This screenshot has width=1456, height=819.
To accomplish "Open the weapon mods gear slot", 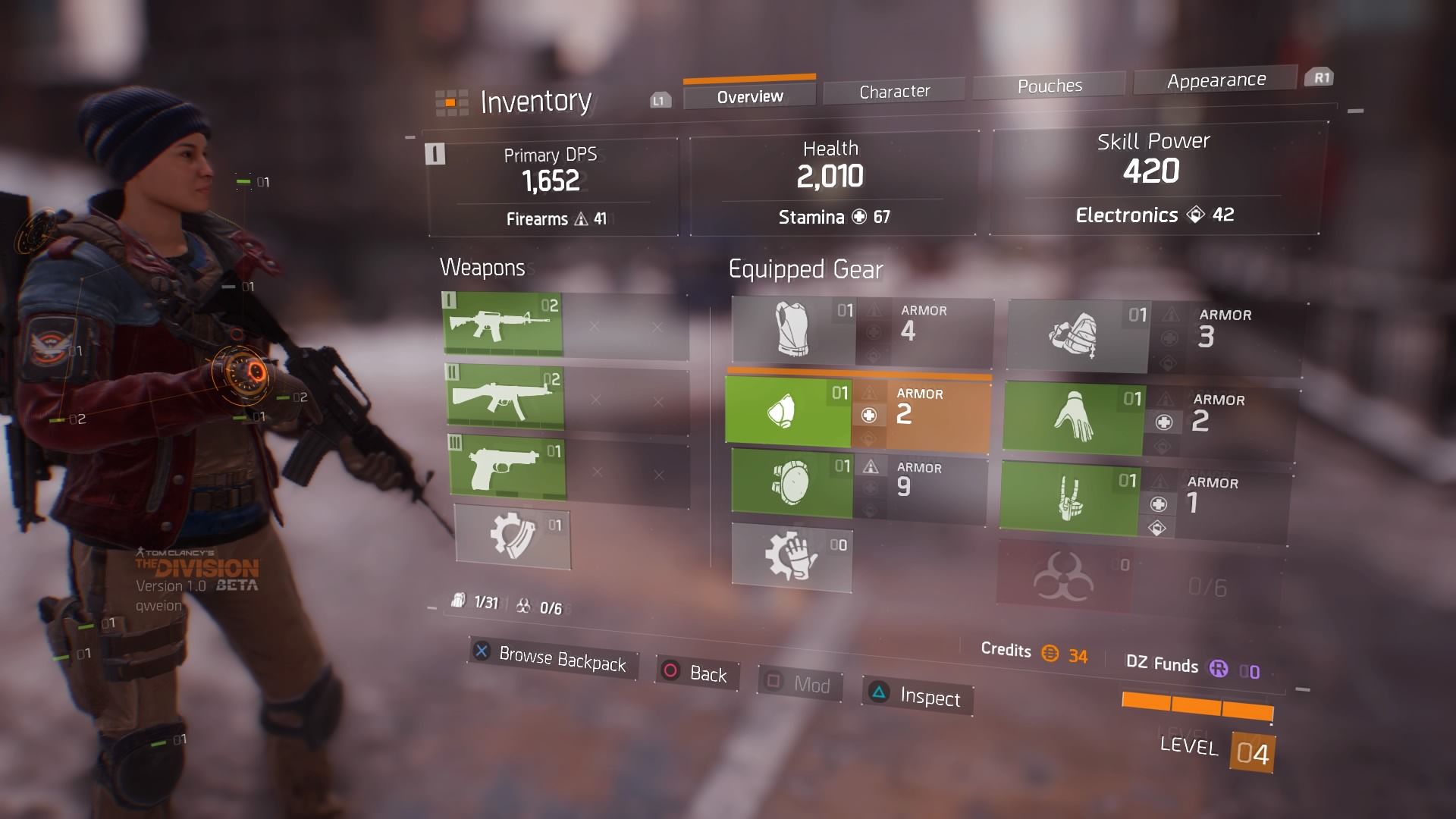I will tap(513, 536).
